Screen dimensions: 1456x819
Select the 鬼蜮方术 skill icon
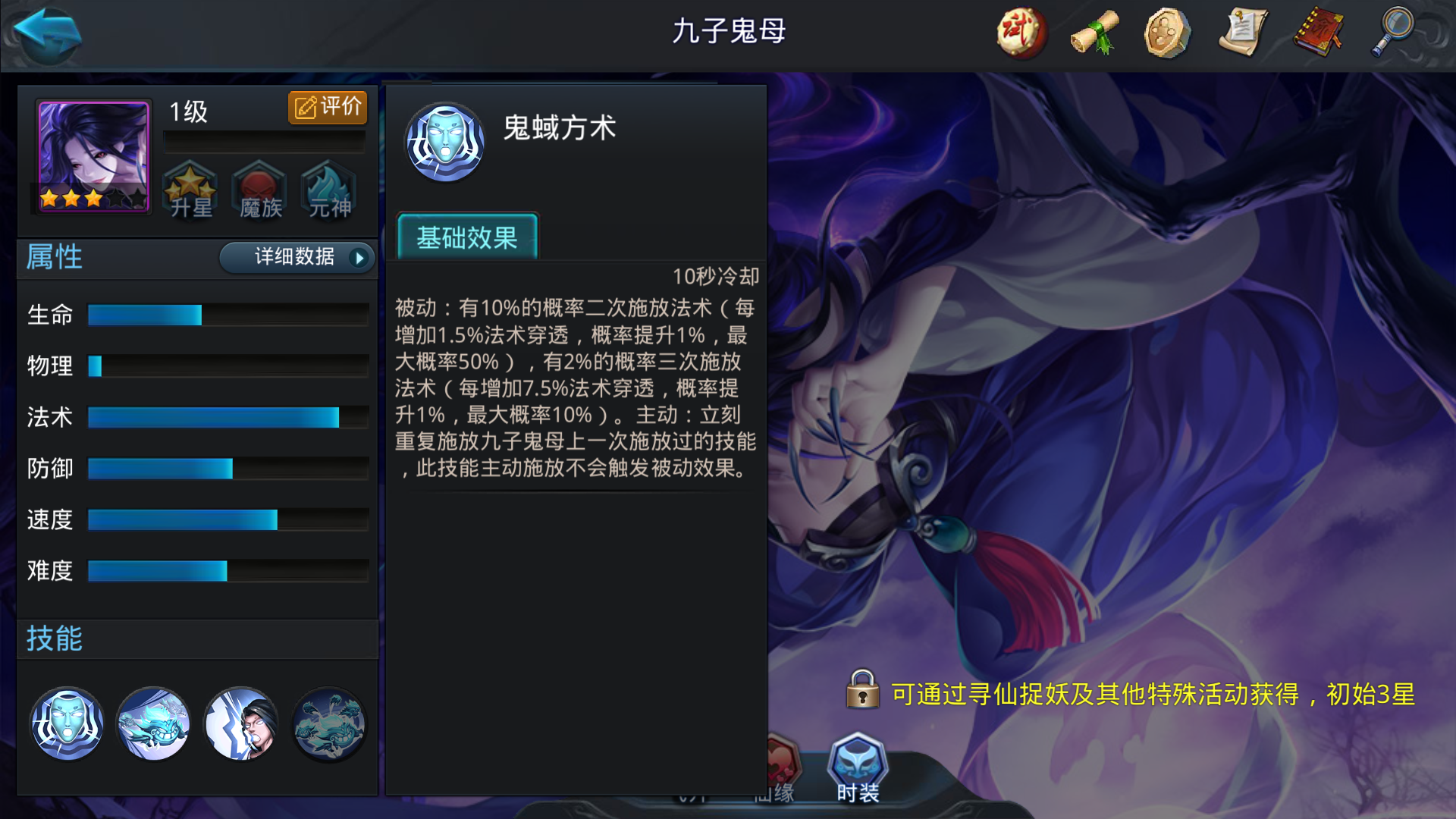coord(67,724)
